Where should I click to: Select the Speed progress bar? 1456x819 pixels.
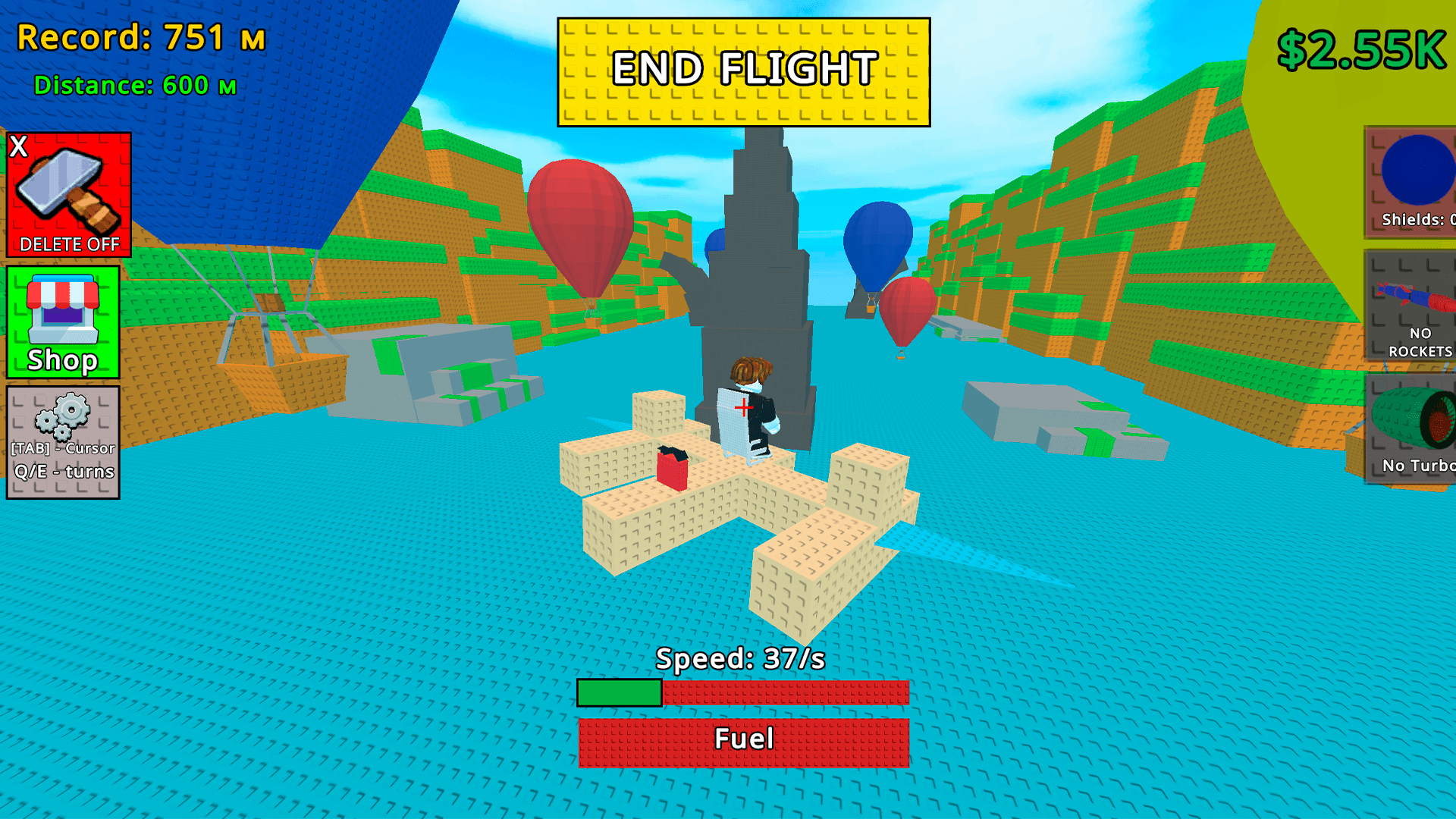[x=743, y=692]
